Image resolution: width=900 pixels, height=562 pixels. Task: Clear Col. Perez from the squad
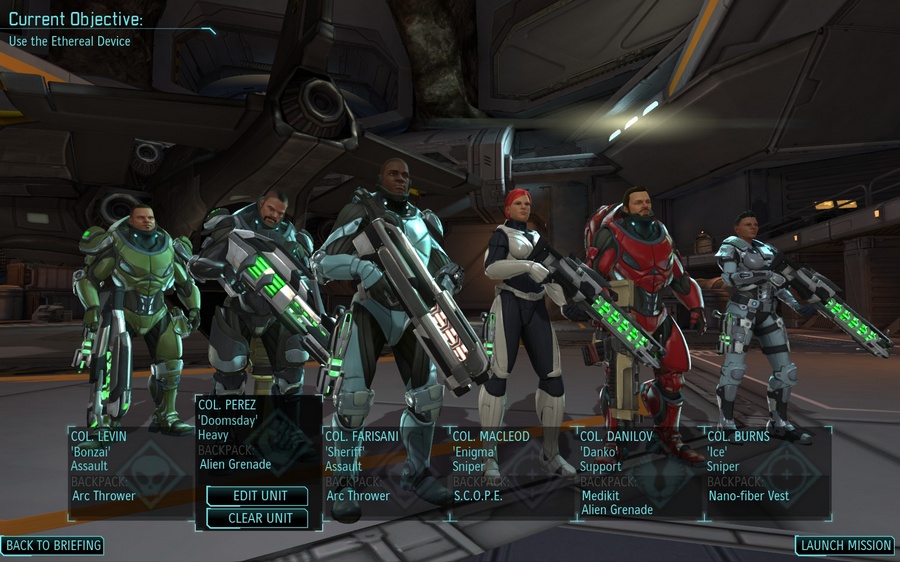click(259, 518)
